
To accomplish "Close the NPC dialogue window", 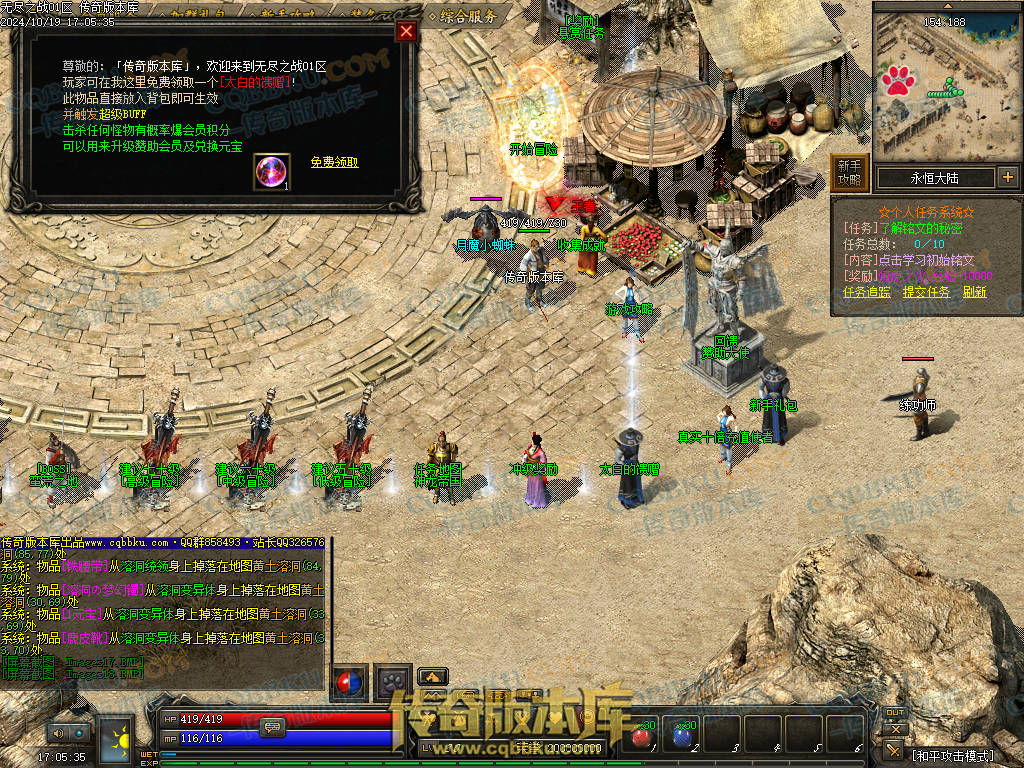I will pos(406,31).
